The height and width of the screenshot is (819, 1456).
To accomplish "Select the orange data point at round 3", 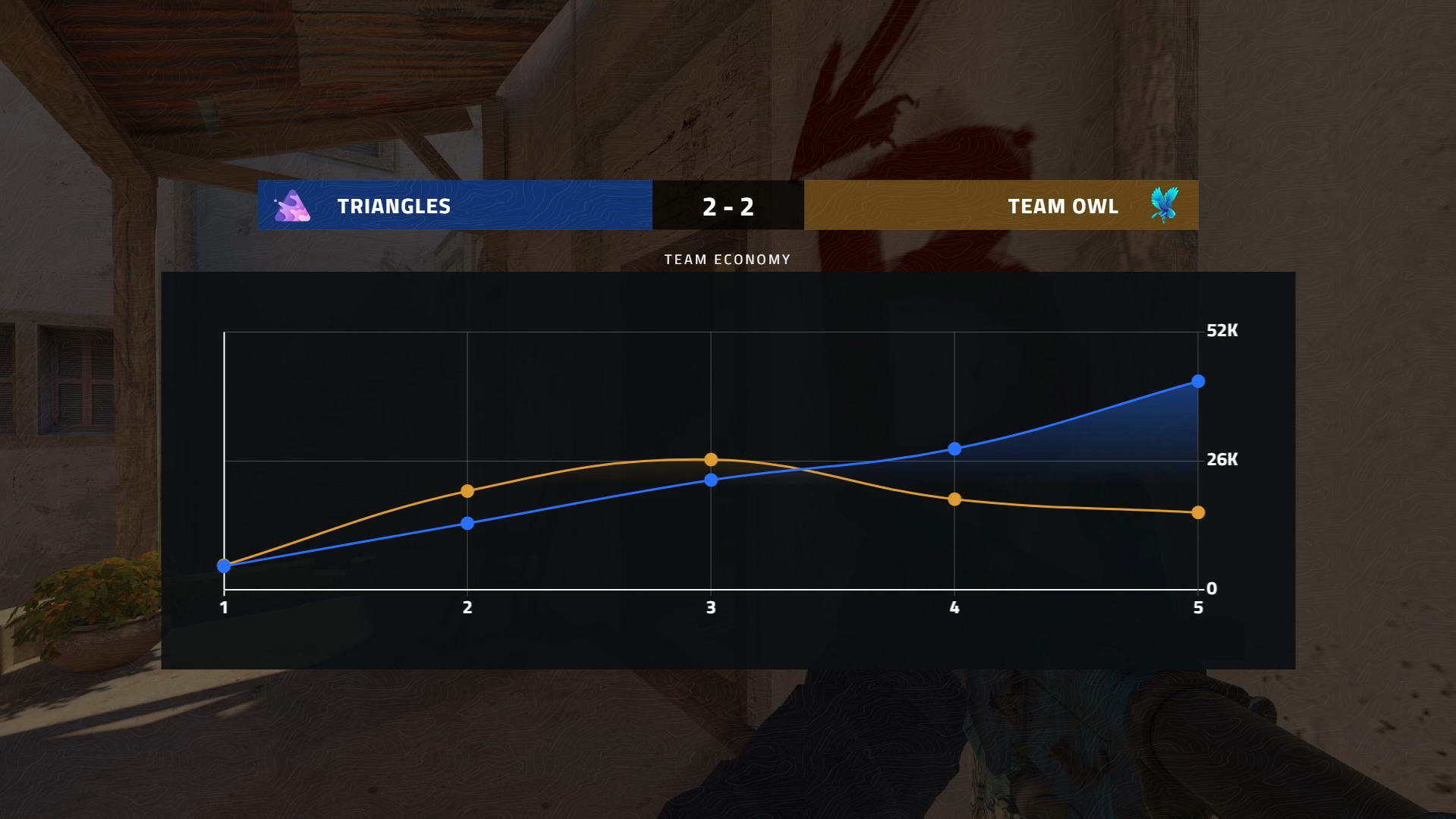I will click(x=710, y=459).
